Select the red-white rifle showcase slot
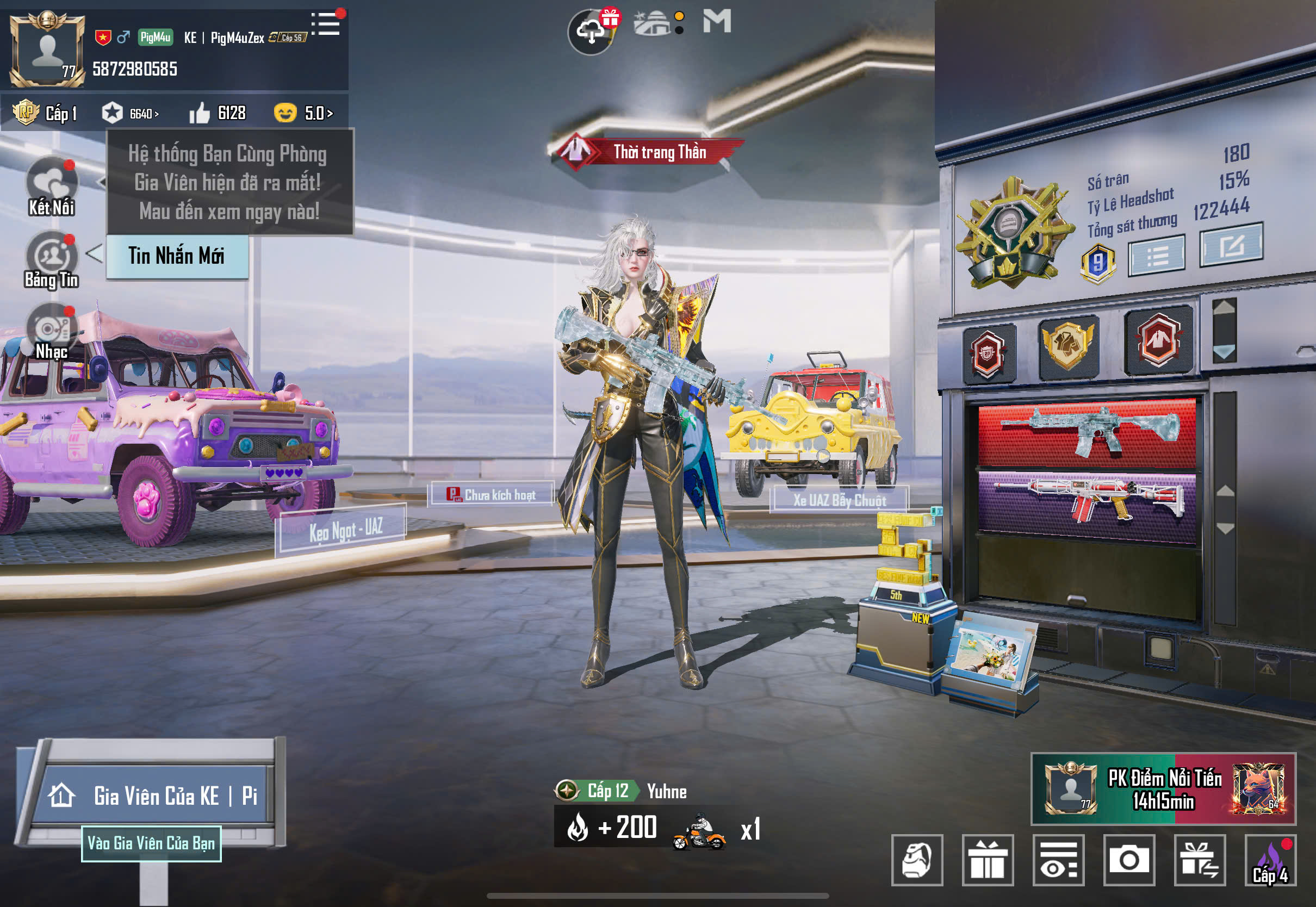Screen dimensions: 1316x907 [x=1087, y=501]
